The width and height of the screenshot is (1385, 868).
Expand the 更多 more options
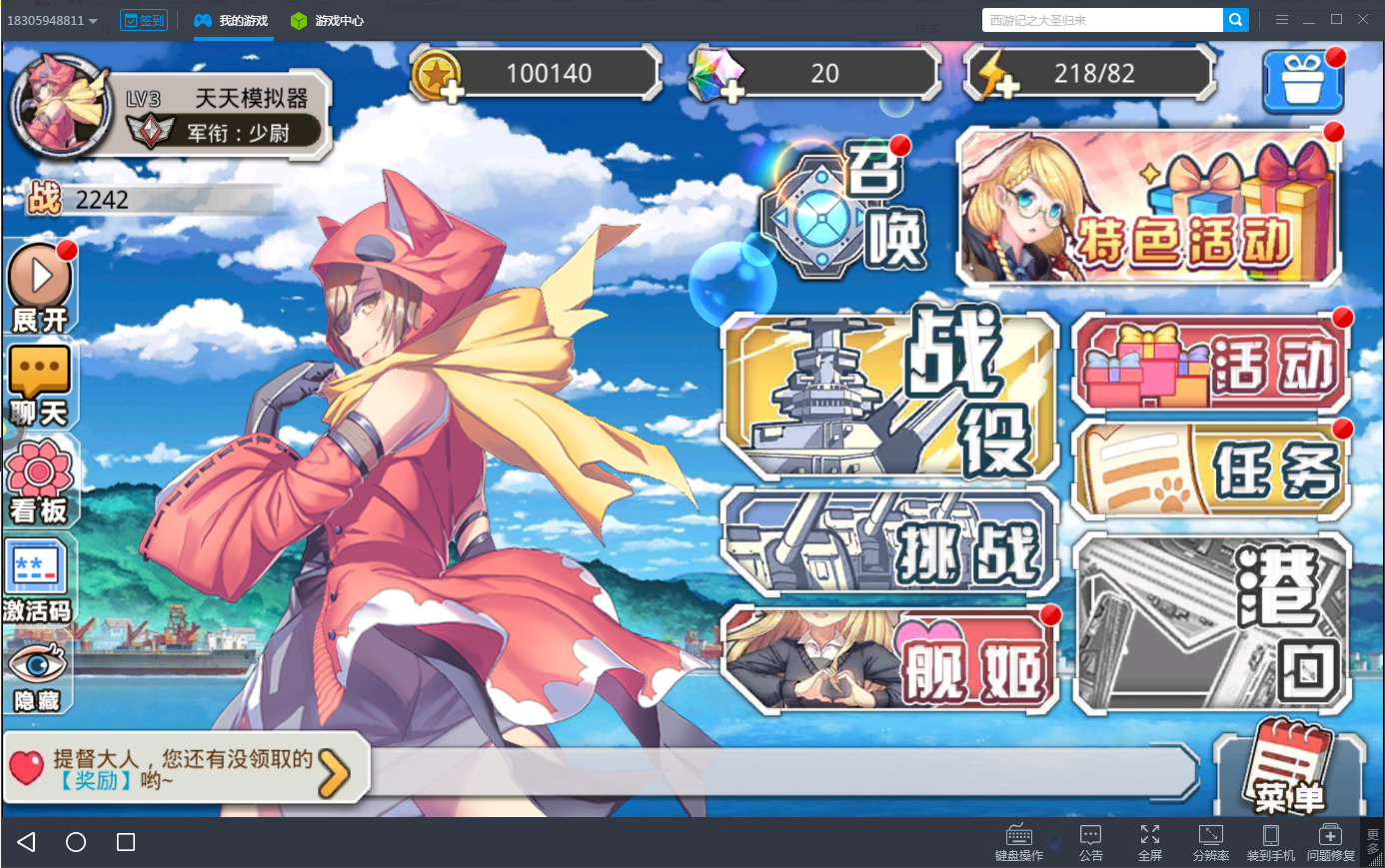pos(1373,842)
